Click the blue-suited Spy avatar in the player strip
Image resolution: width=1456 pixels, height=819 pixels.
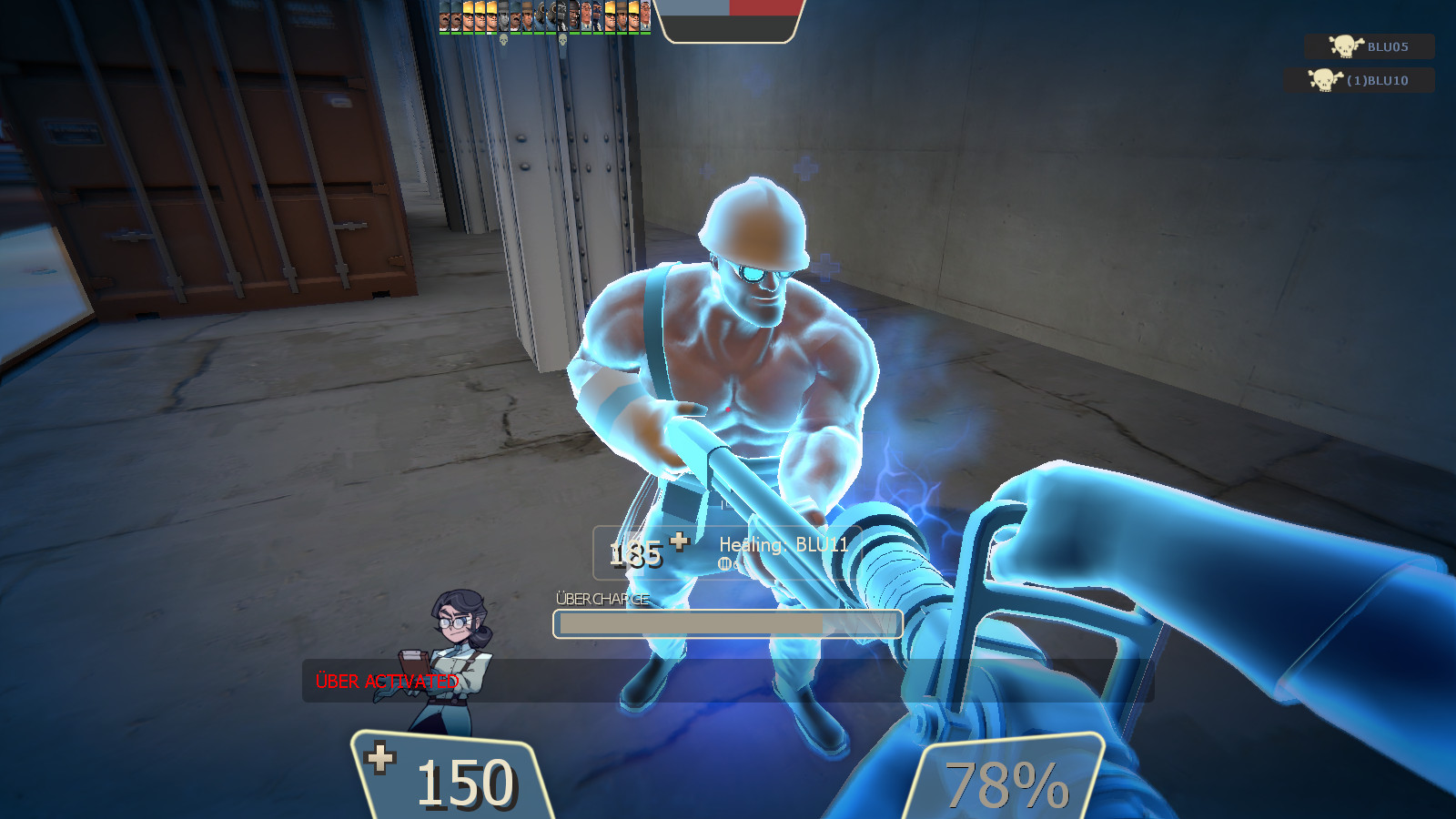(597, 16)
